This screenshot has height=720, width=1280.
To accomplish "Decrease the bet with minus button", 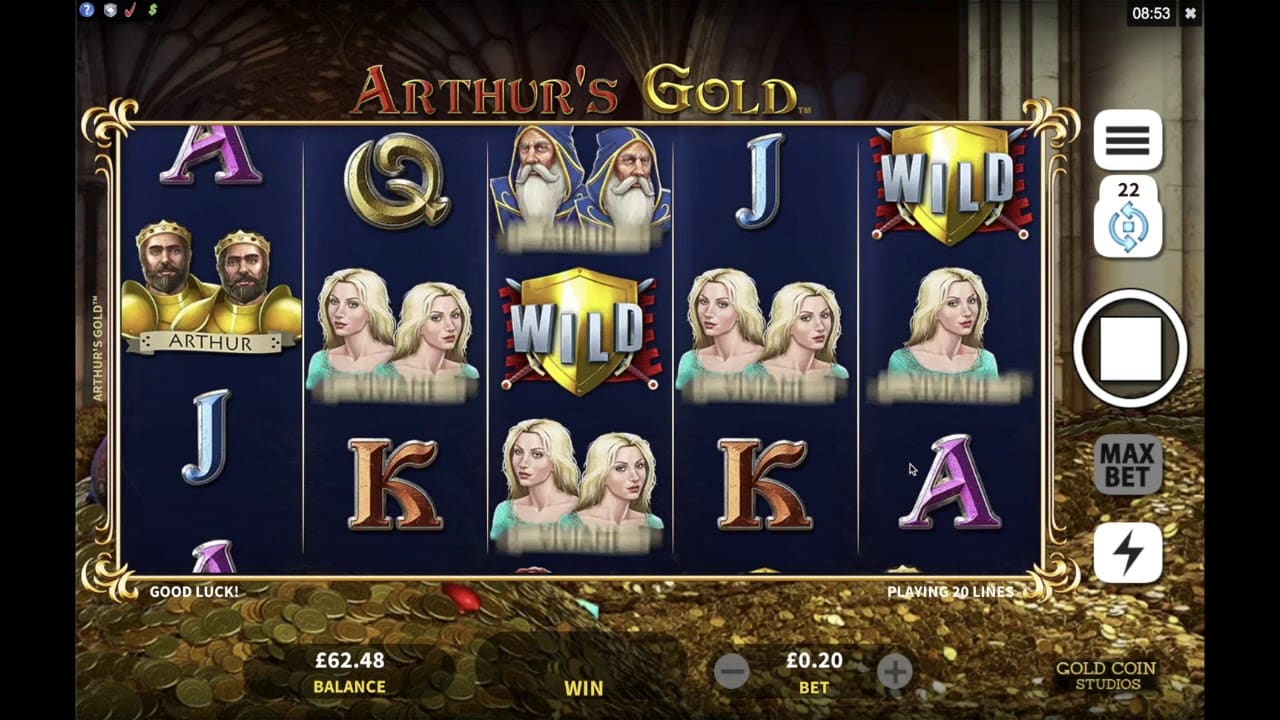I will click(732, 672).
